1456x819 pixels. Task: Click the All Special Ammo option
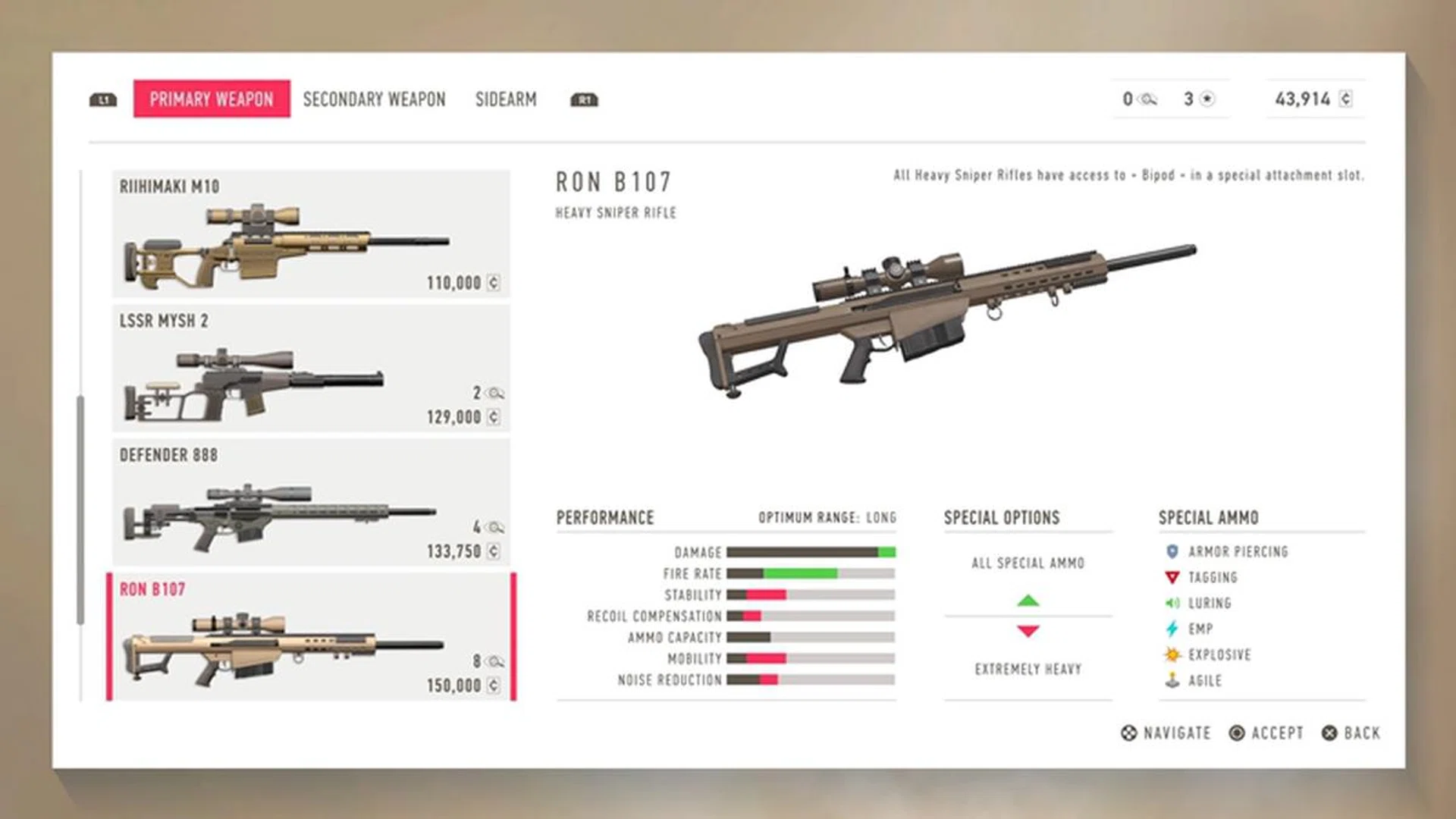[1028, 563]
